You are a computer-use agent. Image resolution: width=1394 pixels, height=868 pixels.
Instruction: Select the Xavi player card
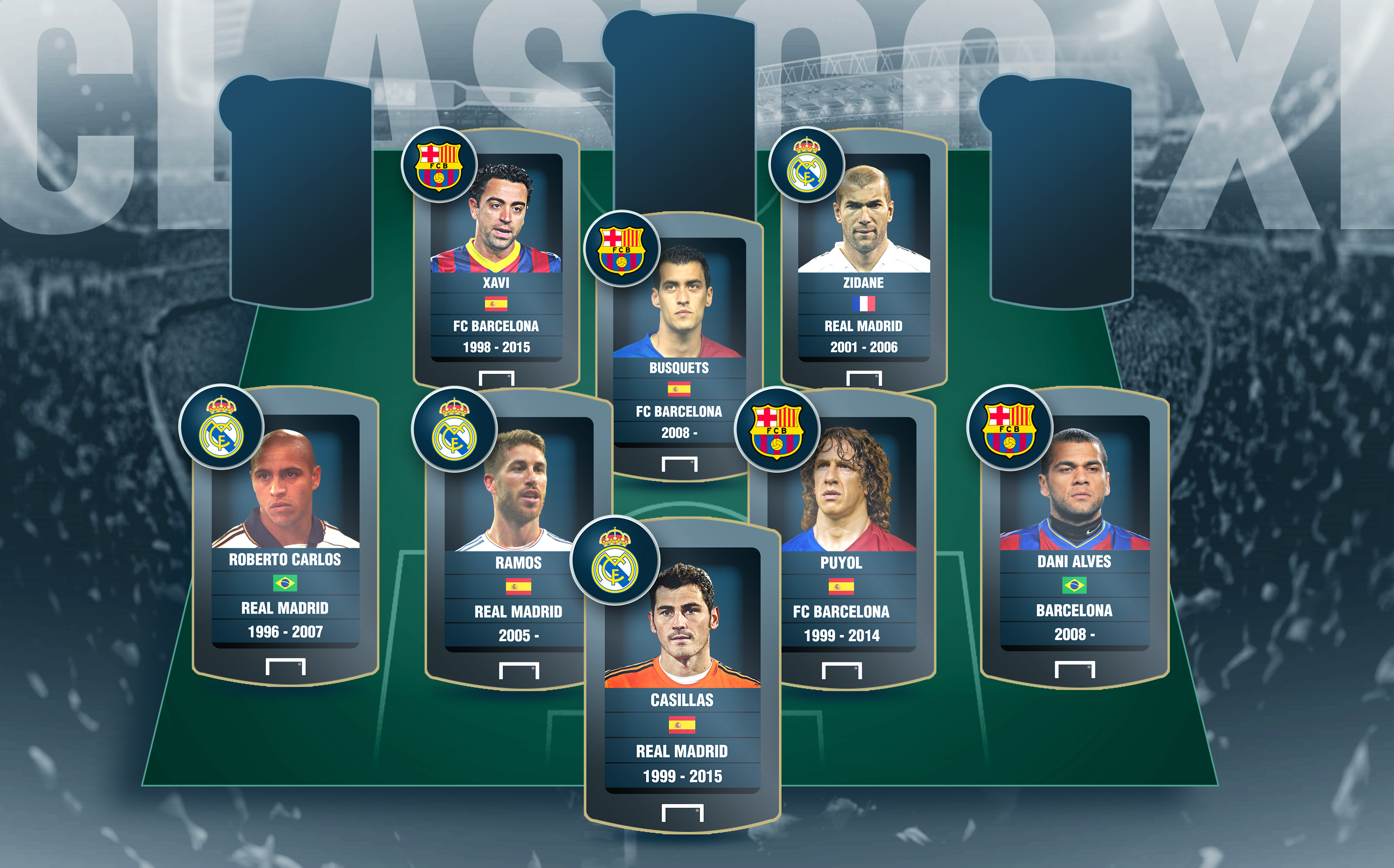tap(496, 258)
